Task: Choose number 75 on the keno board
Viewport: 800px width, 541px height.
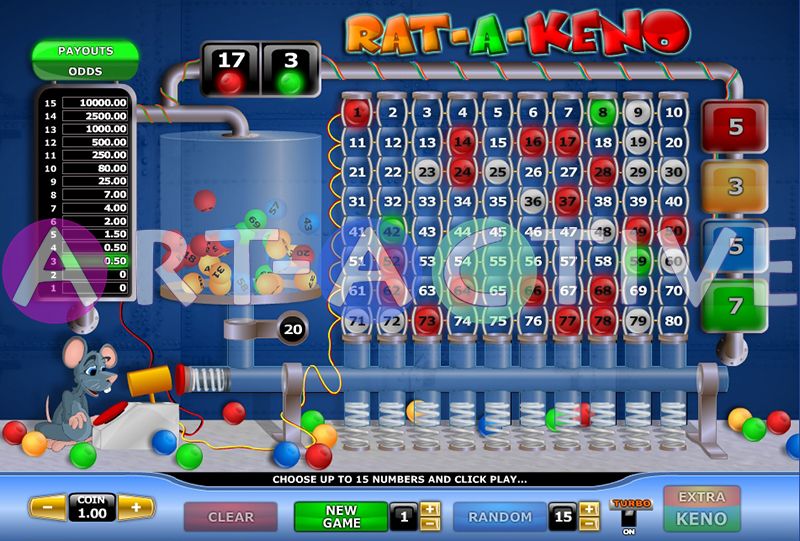Action: 497,322
